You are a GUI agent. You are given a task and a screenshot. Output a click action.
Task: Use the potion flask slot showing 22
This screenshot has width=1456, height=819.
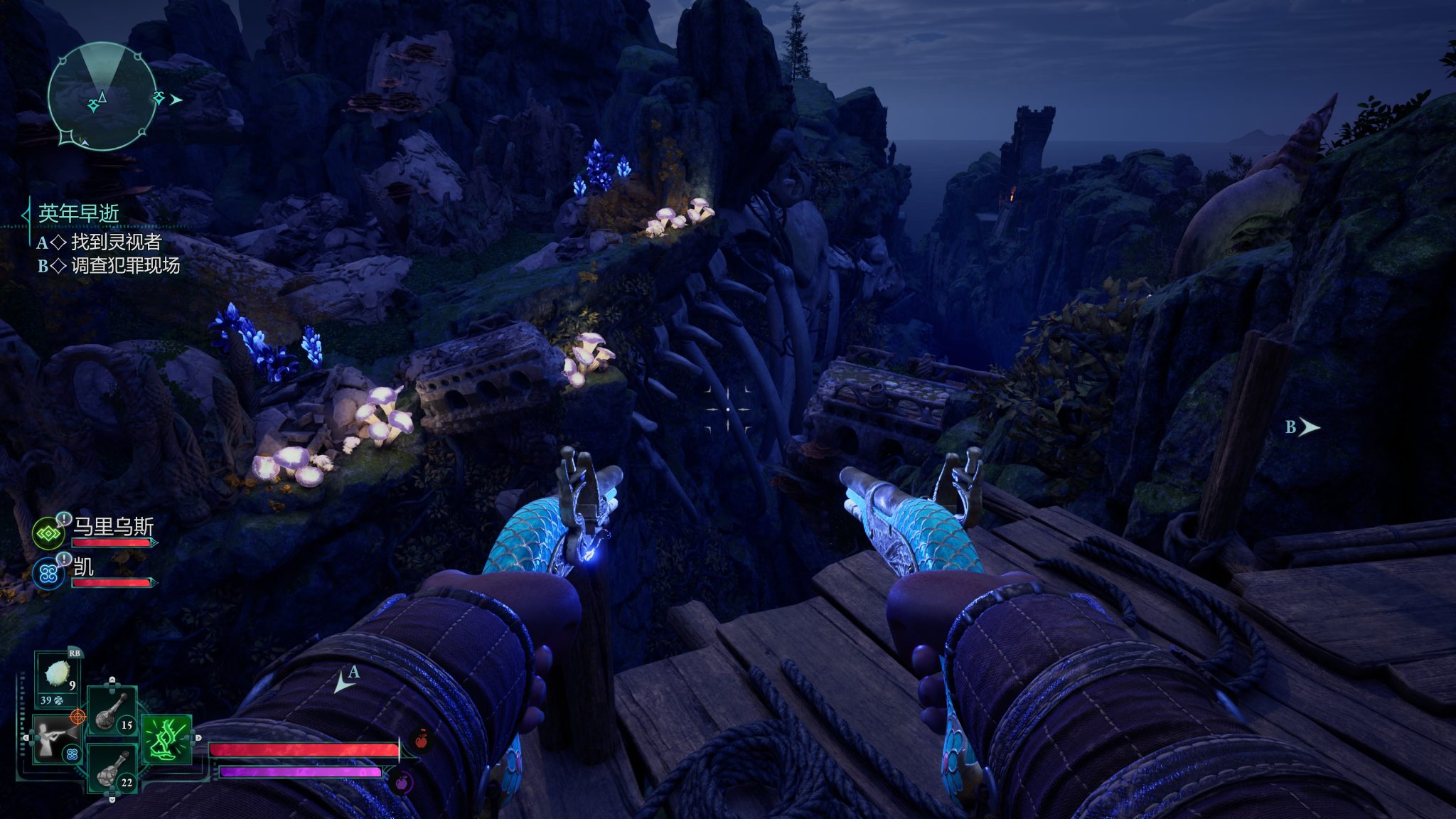point(112,769)
